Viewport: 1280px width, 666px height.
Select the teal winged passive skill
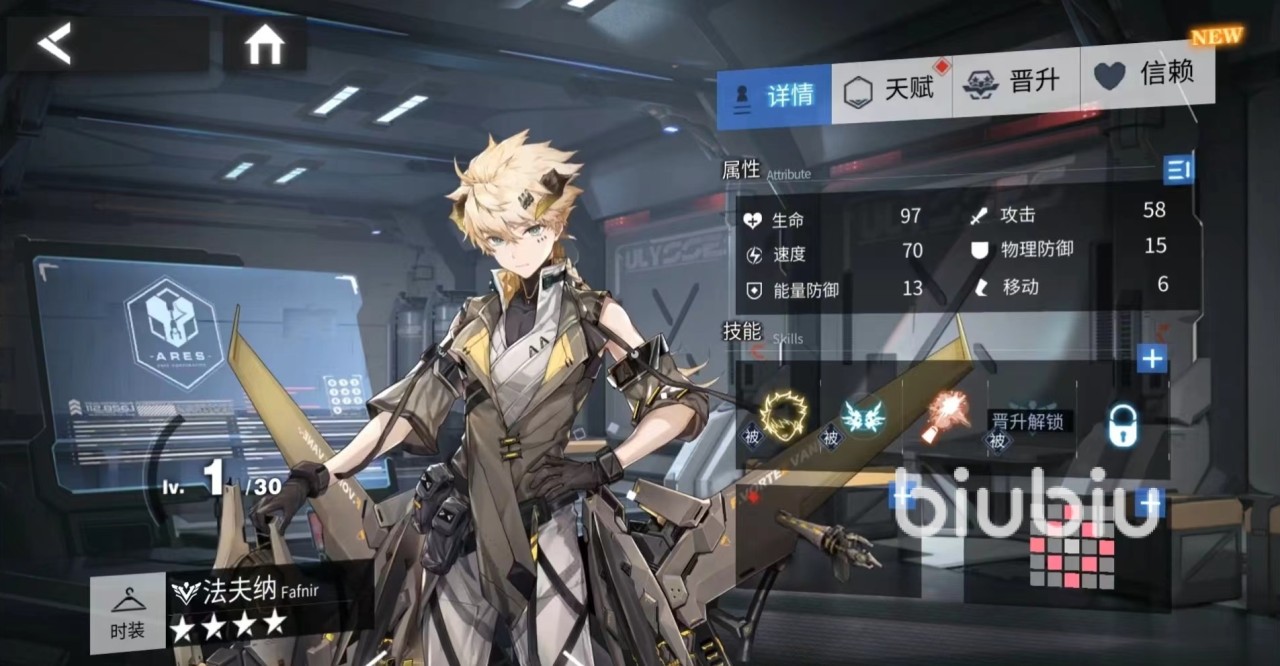[860, 416]
